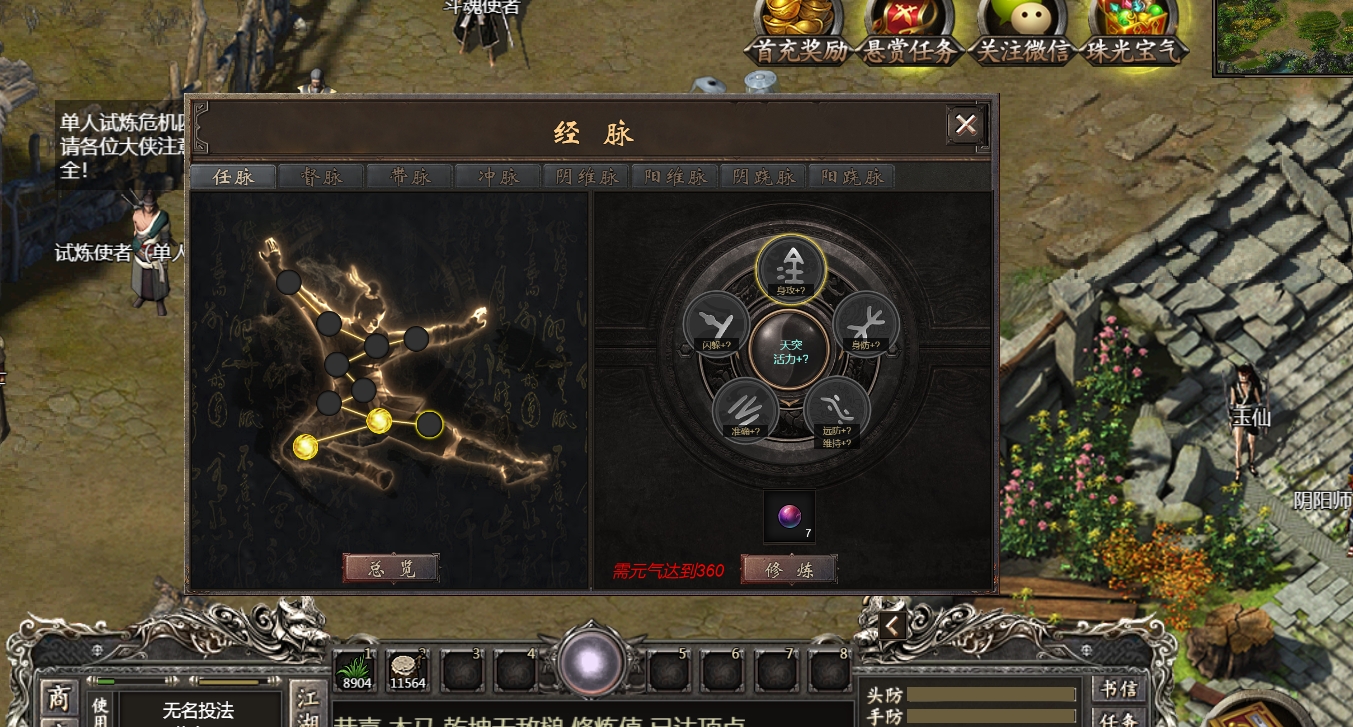The width and height of the screenshot is (1353, 727).
Task: Open the 书信 mail button
Action: tap(1119, 690)
